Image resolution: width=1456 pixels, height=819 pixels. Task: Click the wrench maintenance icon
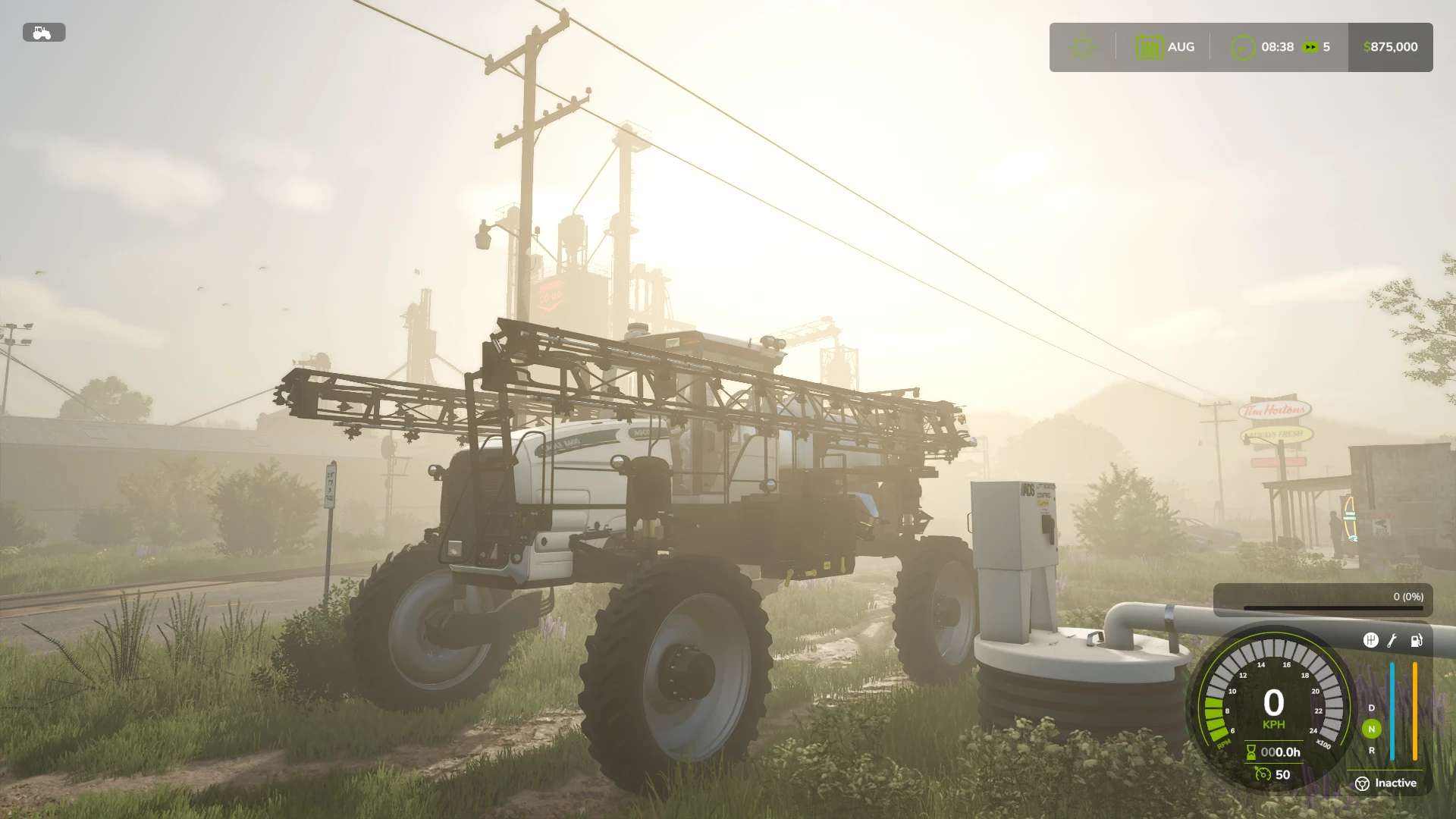(x=1392, y=641)
